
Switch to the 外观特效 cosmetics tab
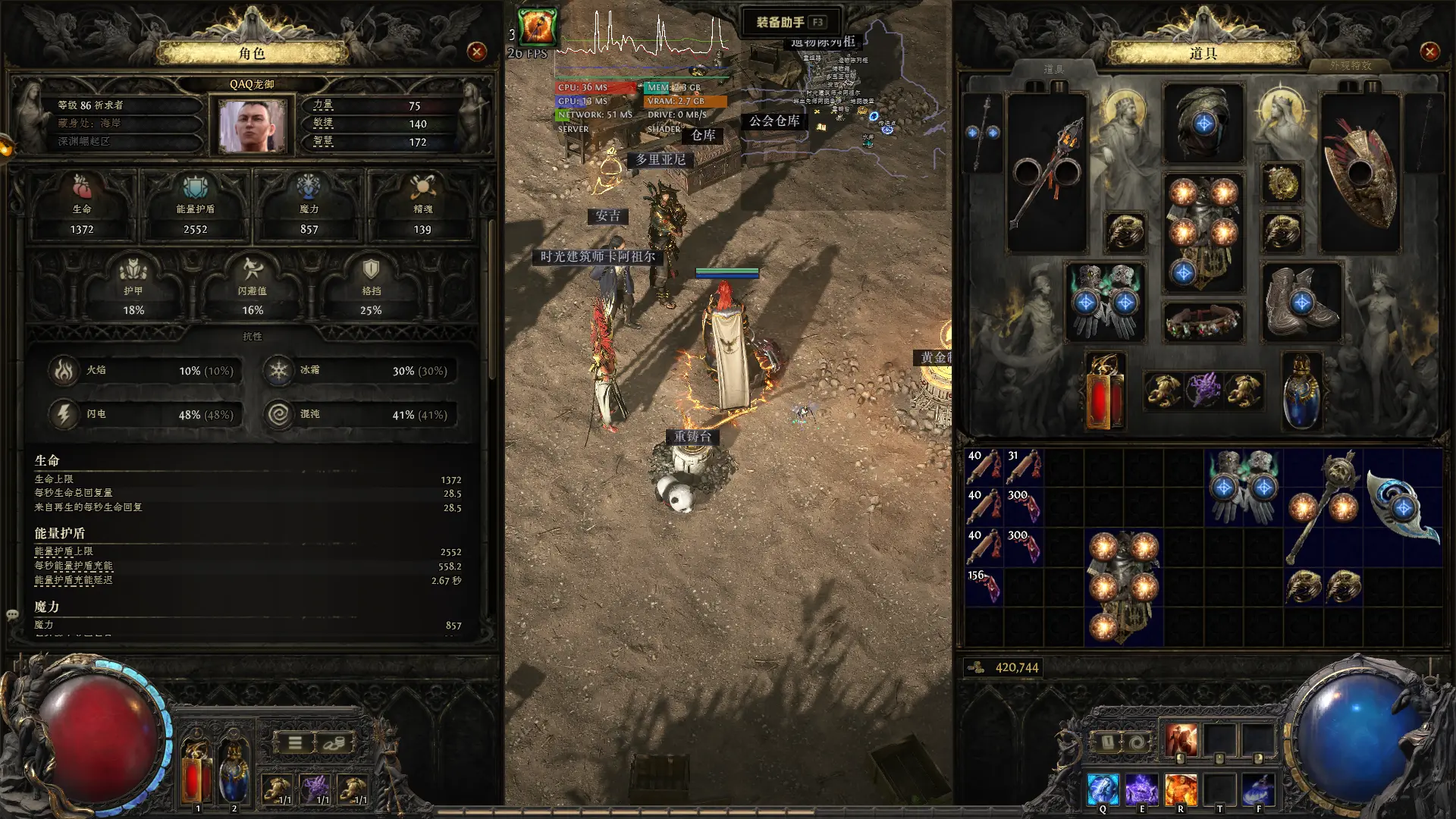pos(1350,66)
